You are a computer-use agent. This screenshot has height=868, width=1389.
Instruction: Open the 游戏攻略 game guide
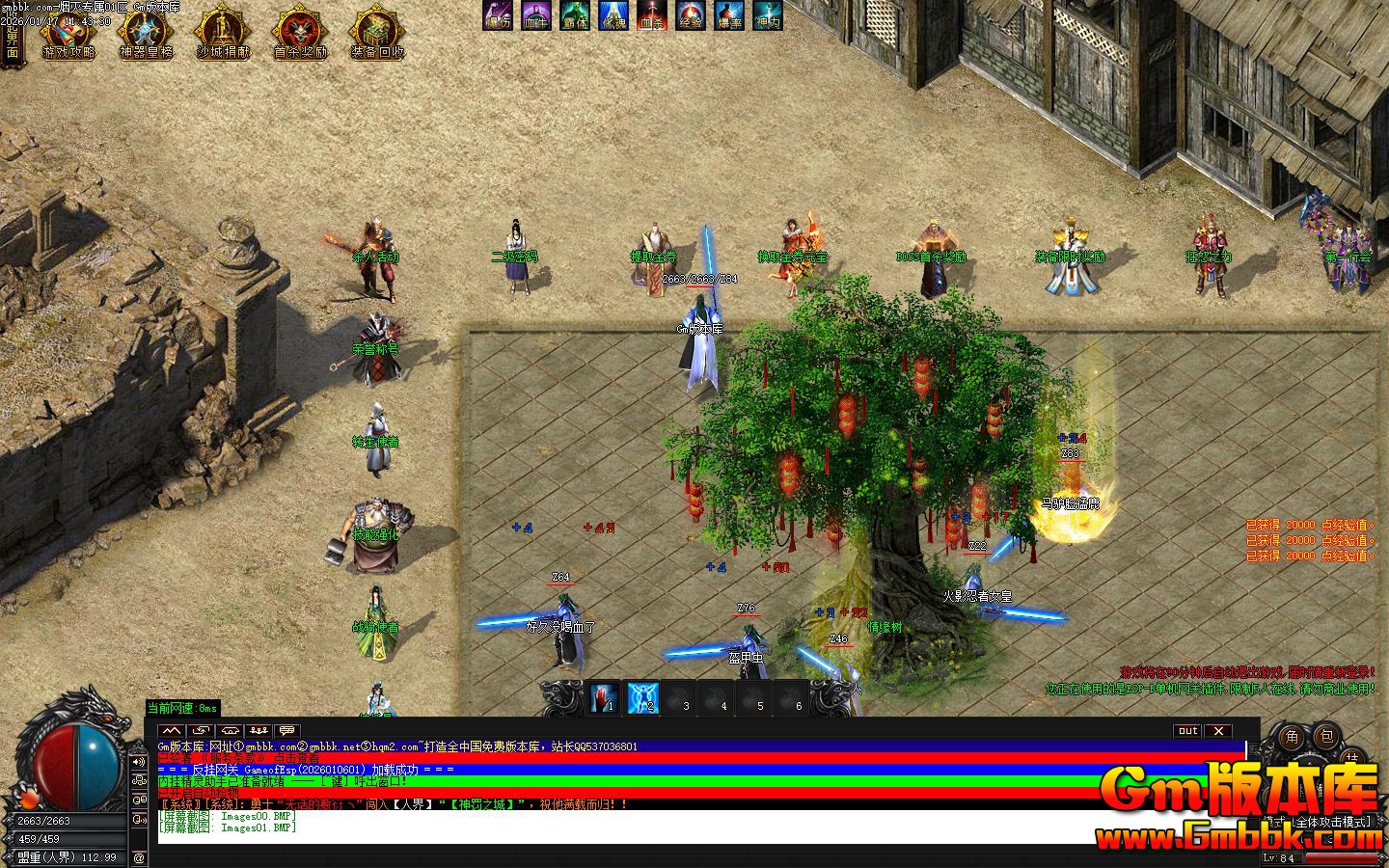[68, 34]
